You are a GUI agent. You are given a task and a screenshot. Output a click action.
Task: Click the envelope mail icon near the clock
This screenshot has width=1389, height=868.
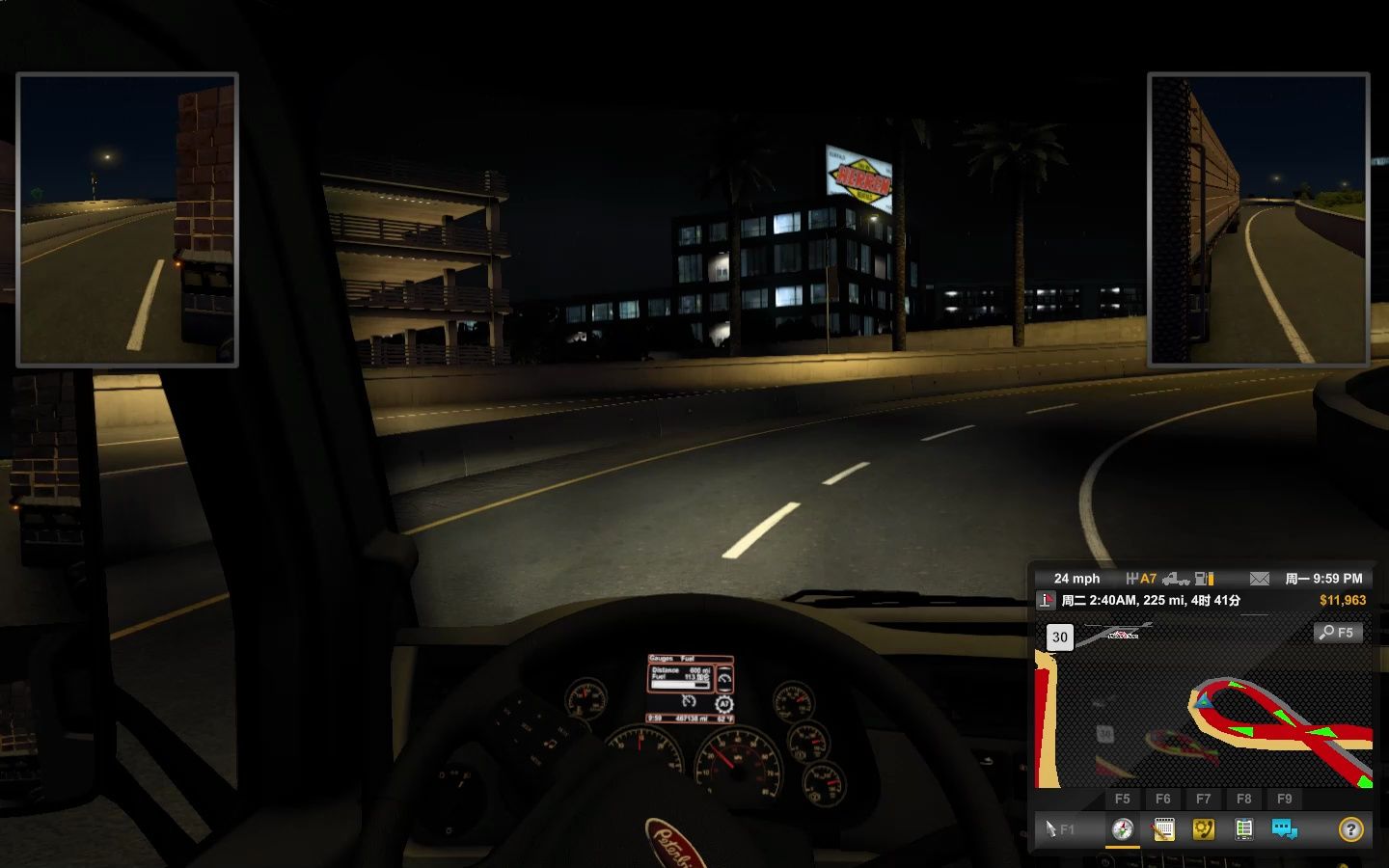tap(1259, 579)
